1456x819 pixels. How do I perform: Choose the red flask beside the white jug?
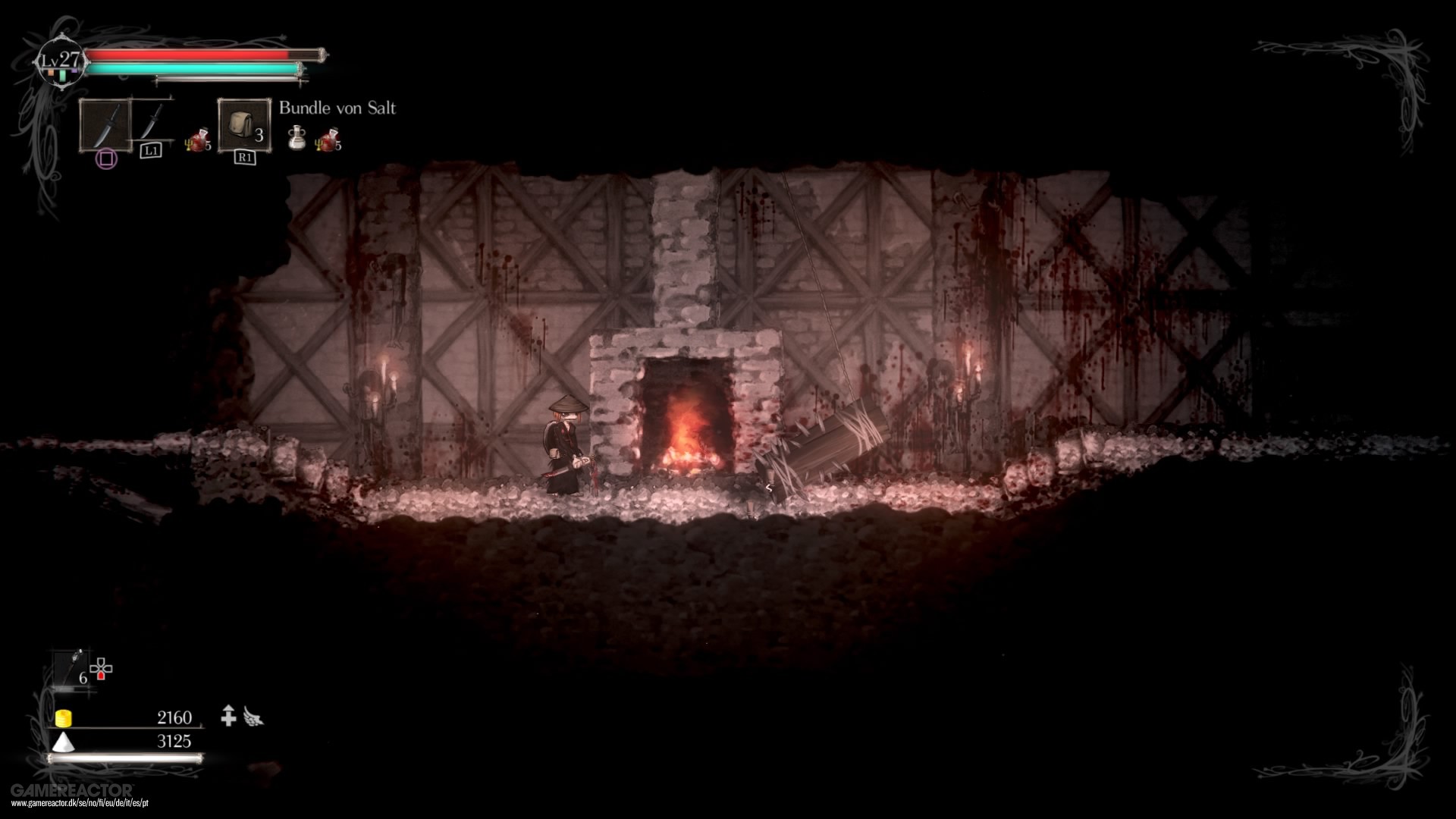[328, 140]
